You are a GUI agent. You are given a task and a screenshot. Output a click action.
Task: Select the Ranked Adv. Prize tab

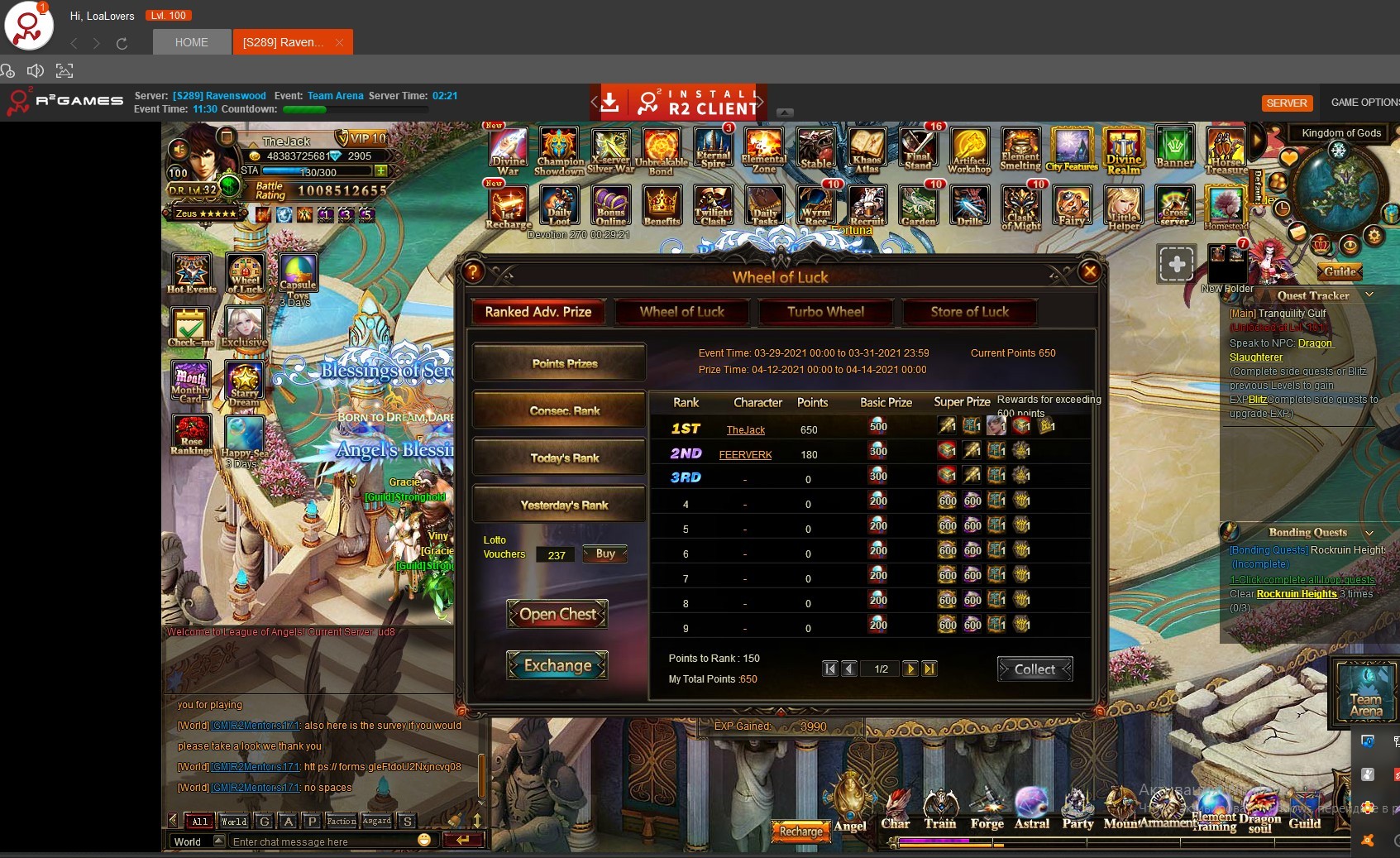(538, 312)
